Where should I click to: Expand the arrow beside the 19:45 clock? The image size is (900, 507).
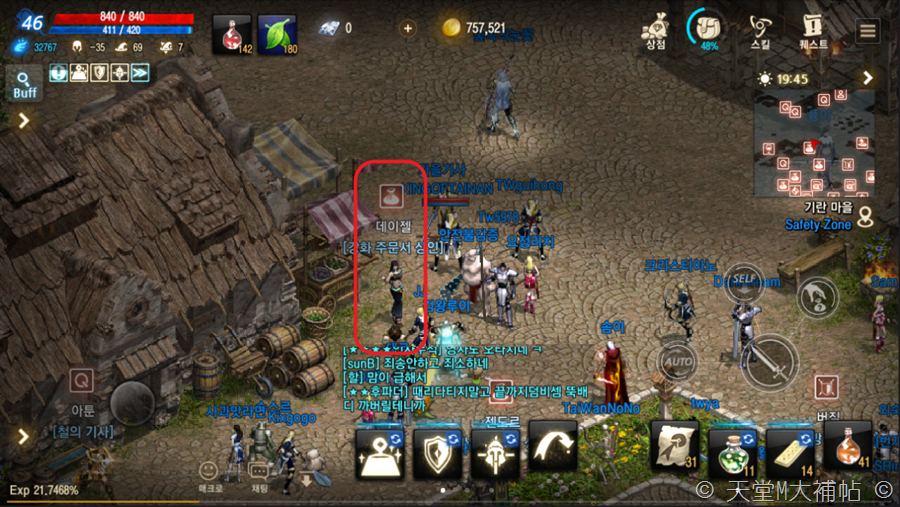coord(868,78)
